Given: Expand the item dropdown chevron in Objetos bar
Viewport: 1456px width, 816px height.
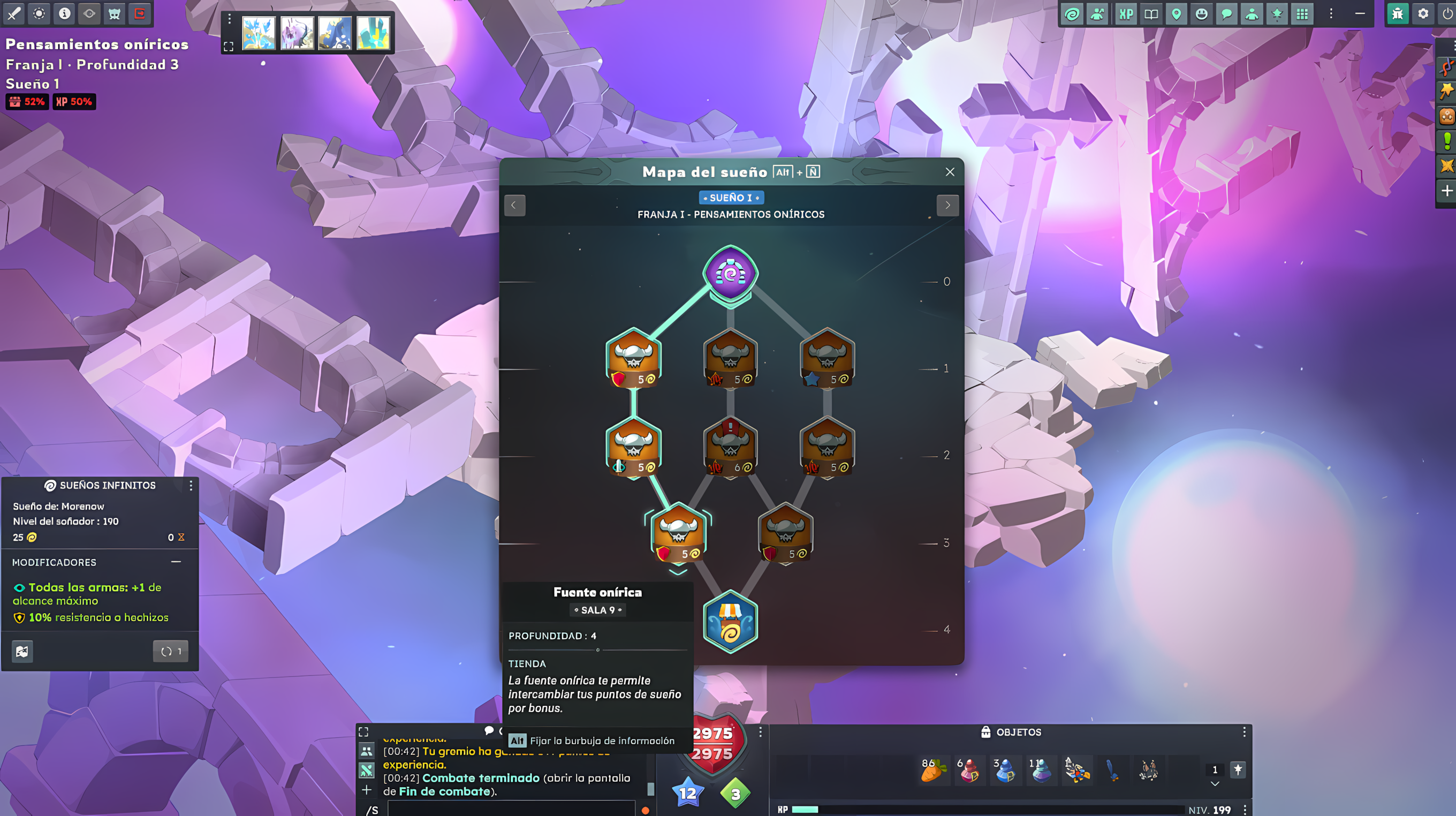Looking at the screenshot, I should tap(1214, 784).
